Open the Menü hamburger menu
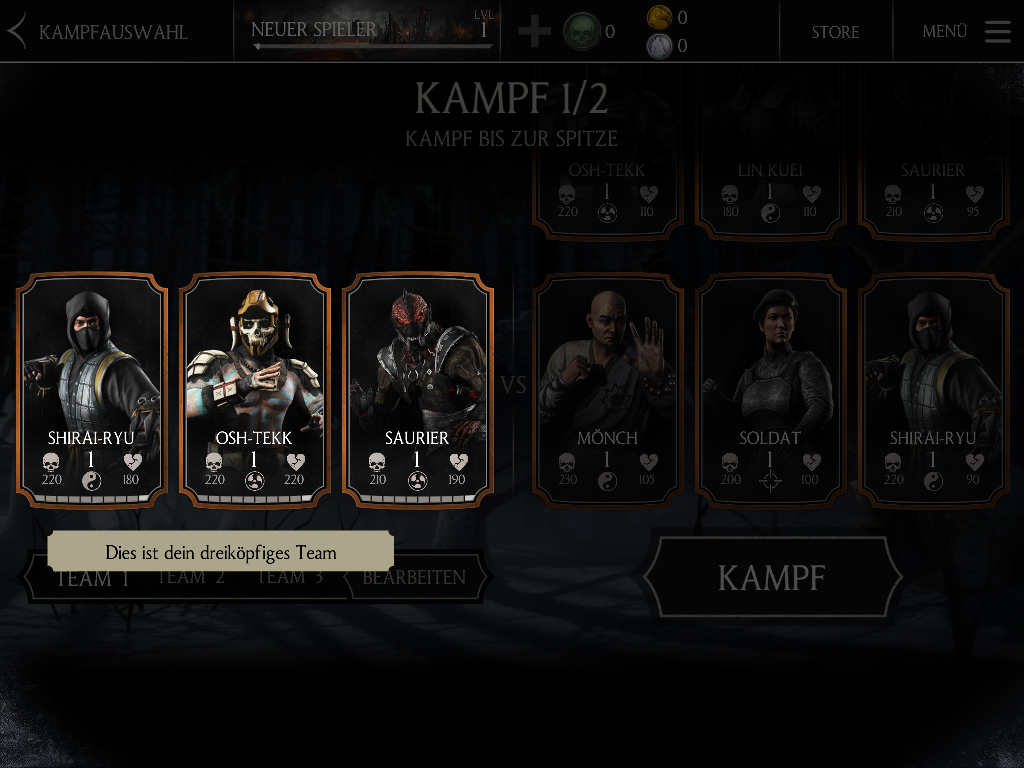 997,31
